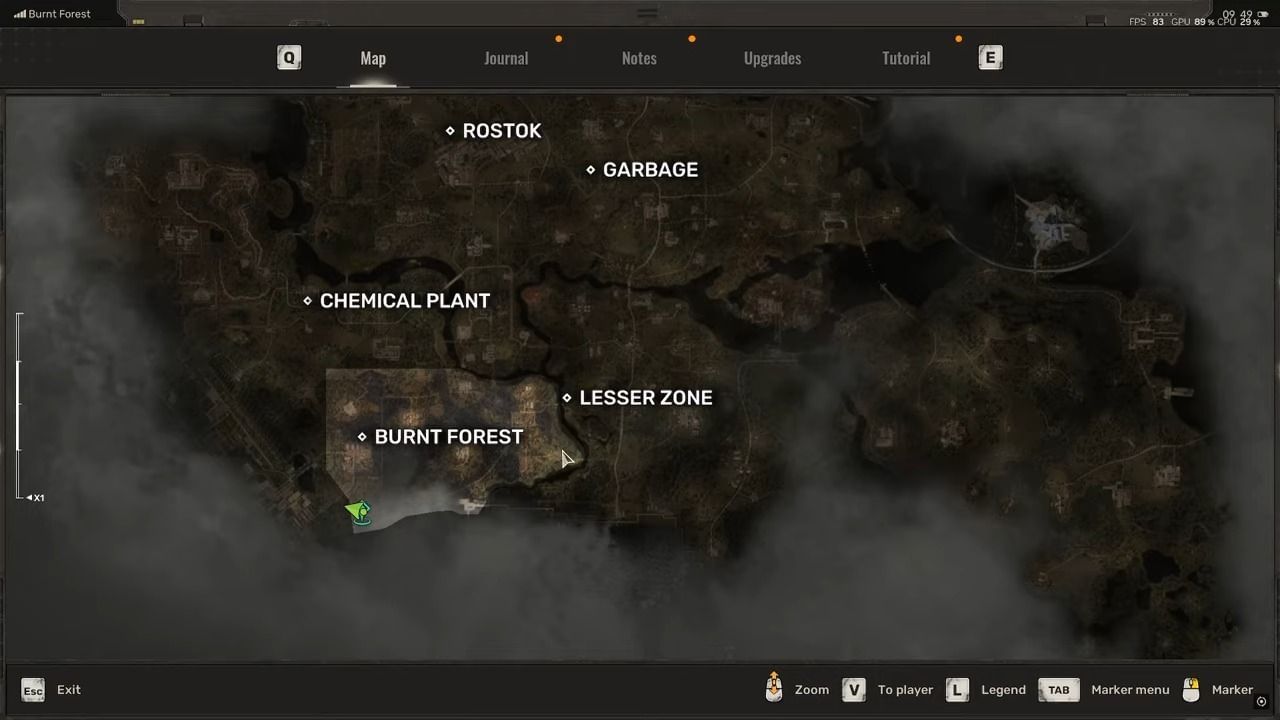Click the mouse-scroll Zoom icon

[774, 689]
